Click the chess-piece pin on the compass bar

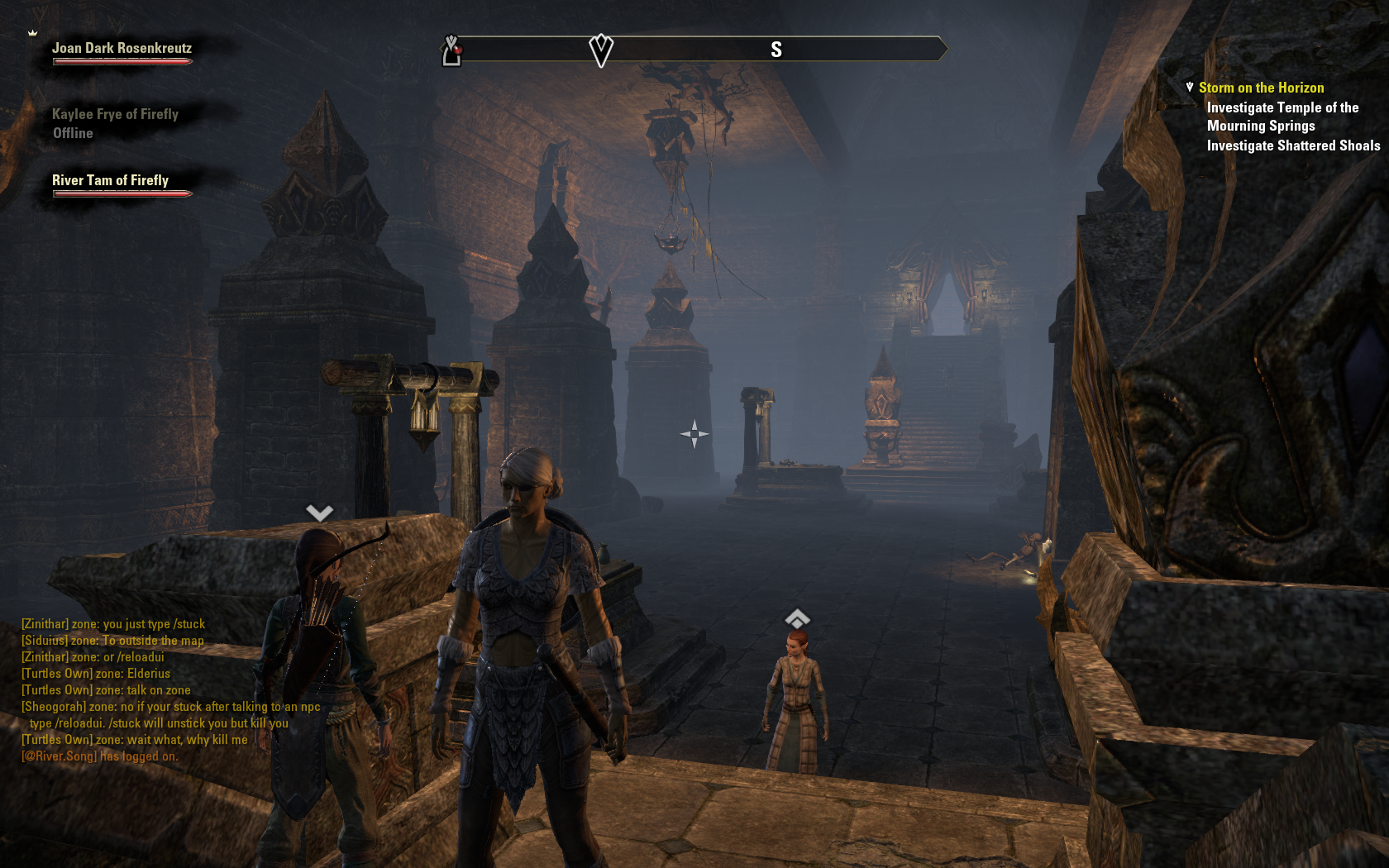(451, 50)
